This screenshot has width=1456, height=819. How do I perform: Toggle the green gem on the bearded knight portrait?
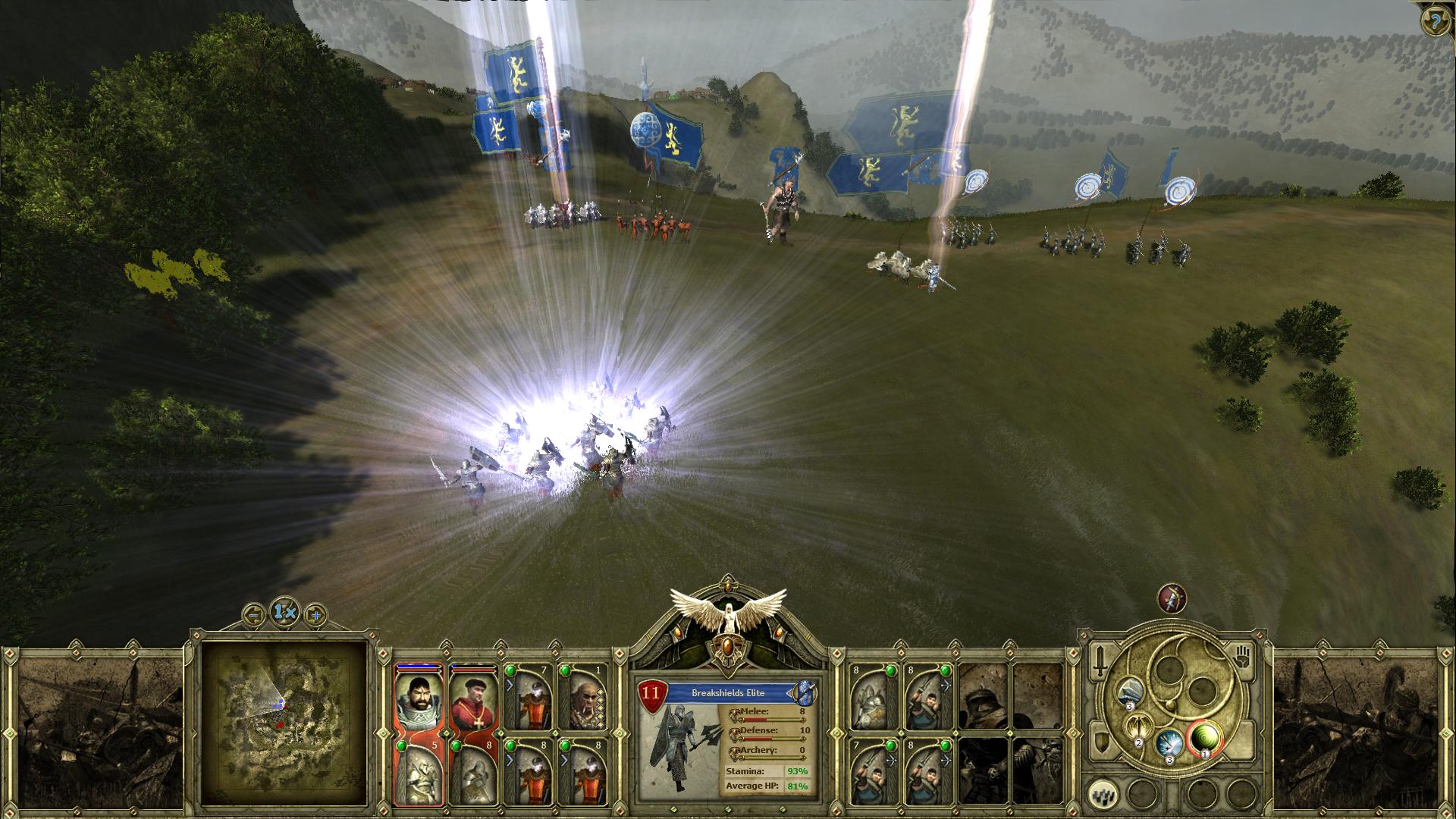(x=403, y=745)
